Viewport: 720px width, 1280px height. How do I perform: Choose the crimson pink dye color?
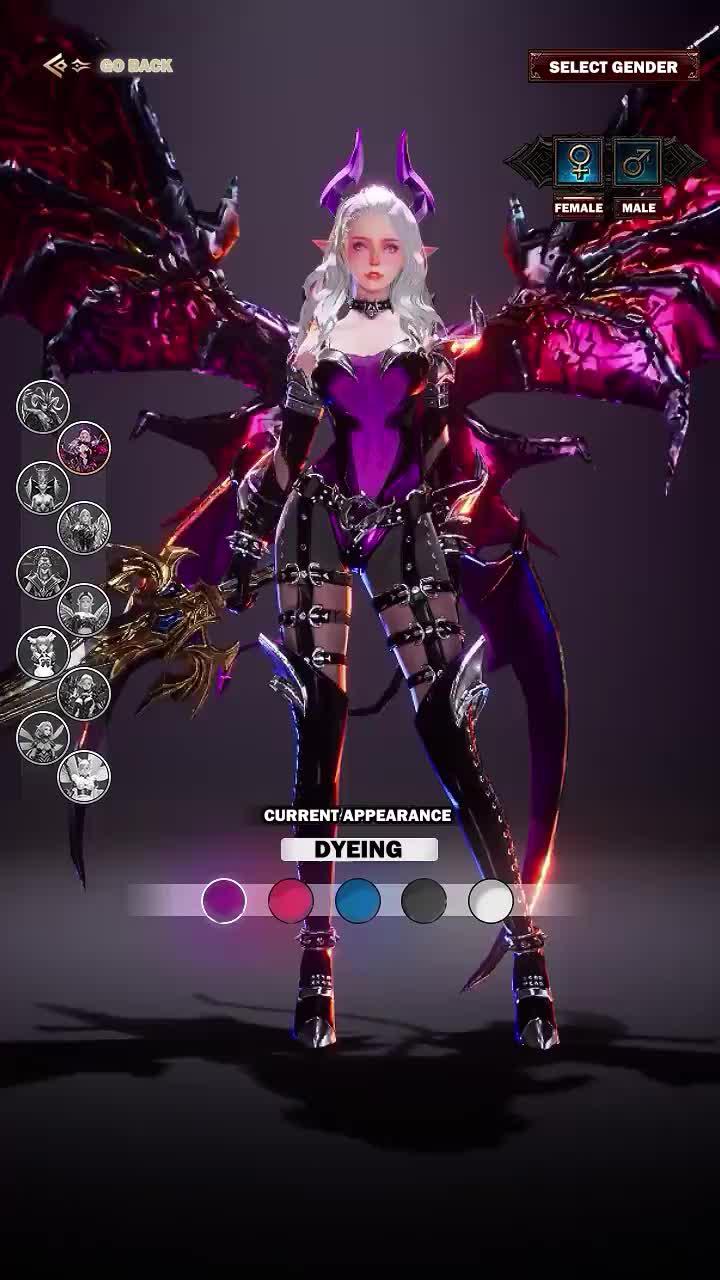coord(291,901)
